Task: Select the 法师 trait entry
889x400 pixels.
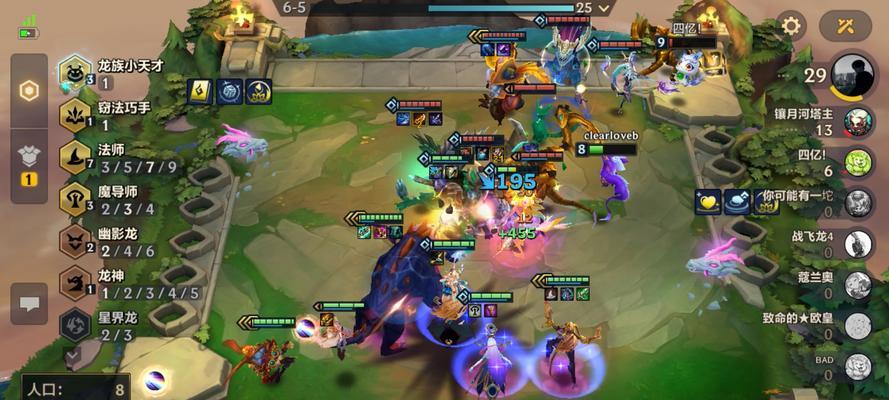Action: click(75, 157)
